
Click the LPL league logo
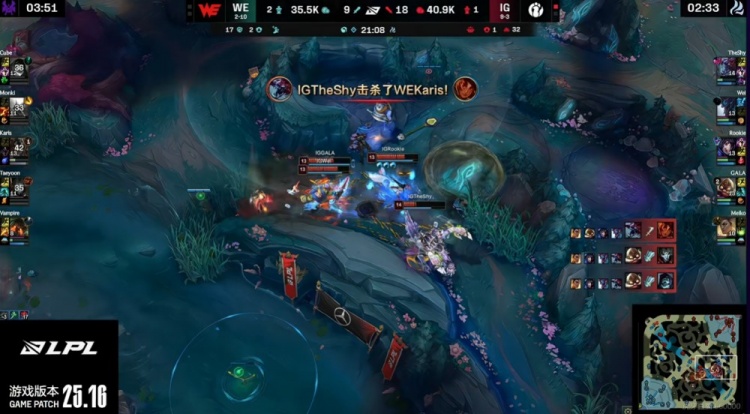pyautogui.click(x=57, y=348)
